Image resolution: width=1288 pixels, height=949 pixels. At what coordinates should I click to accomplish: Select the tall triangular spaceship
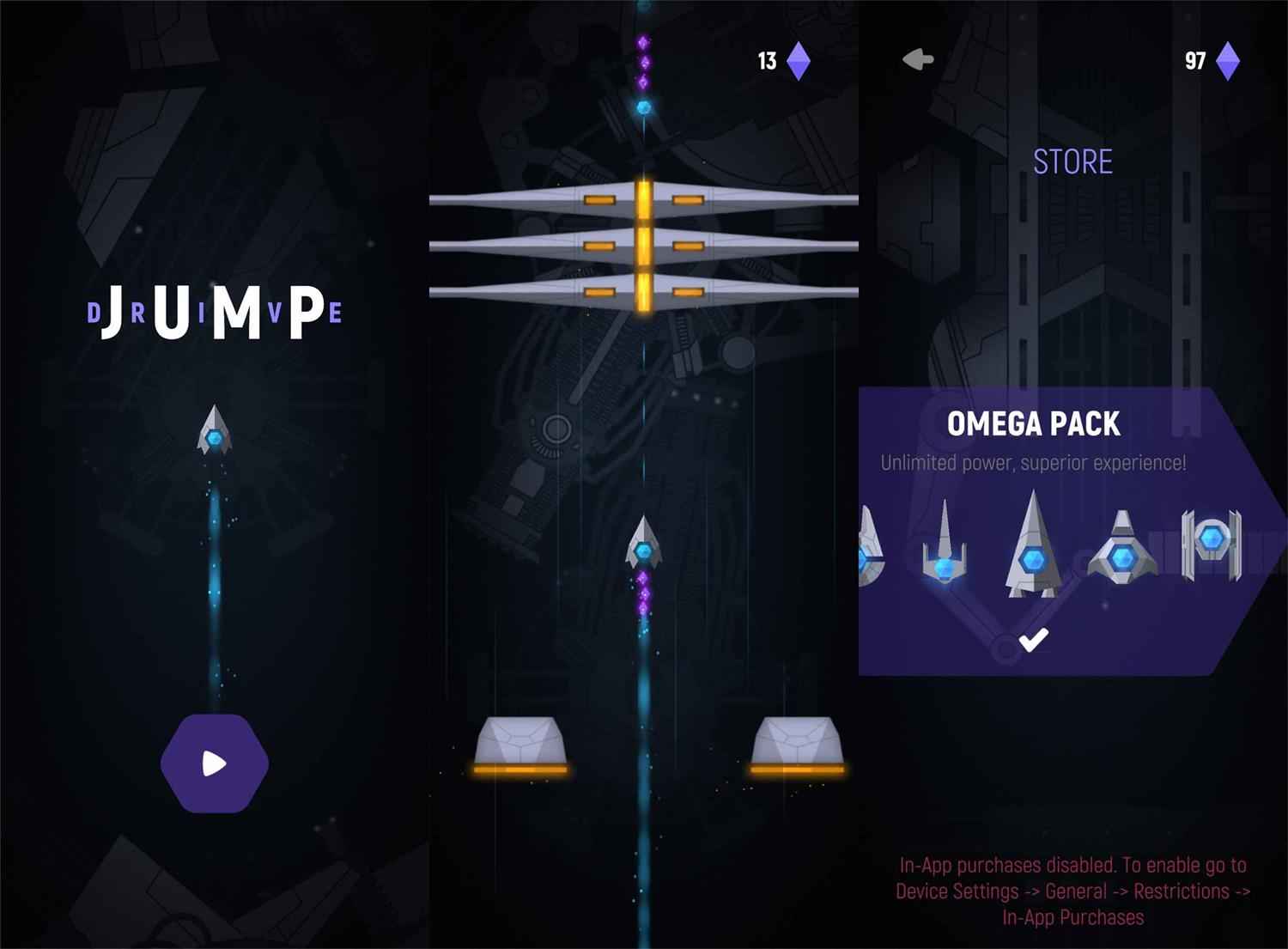[1032, 546]
